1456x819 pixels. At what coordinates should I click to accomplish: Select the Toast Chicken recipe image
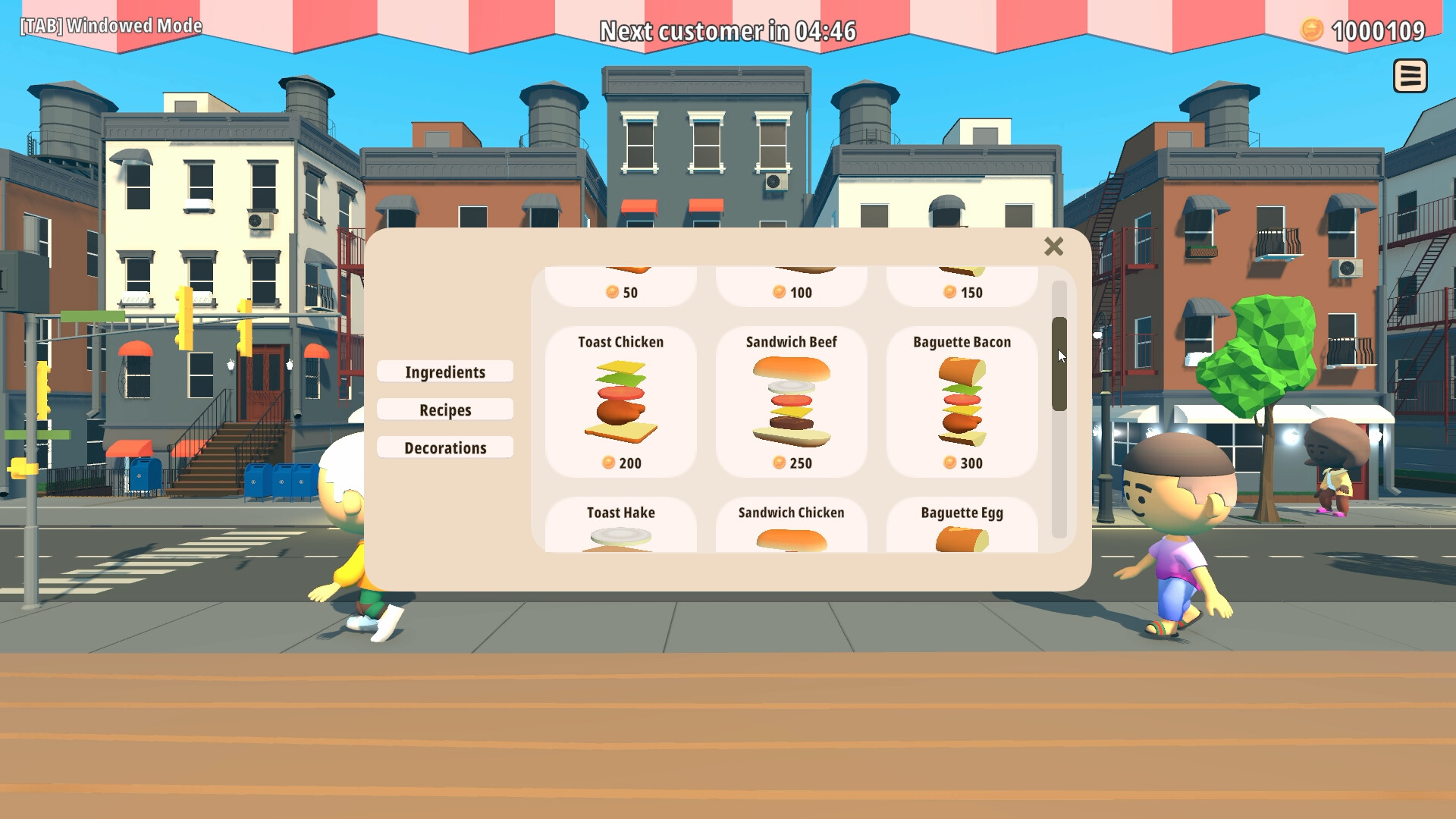click(x=619, y=400)
